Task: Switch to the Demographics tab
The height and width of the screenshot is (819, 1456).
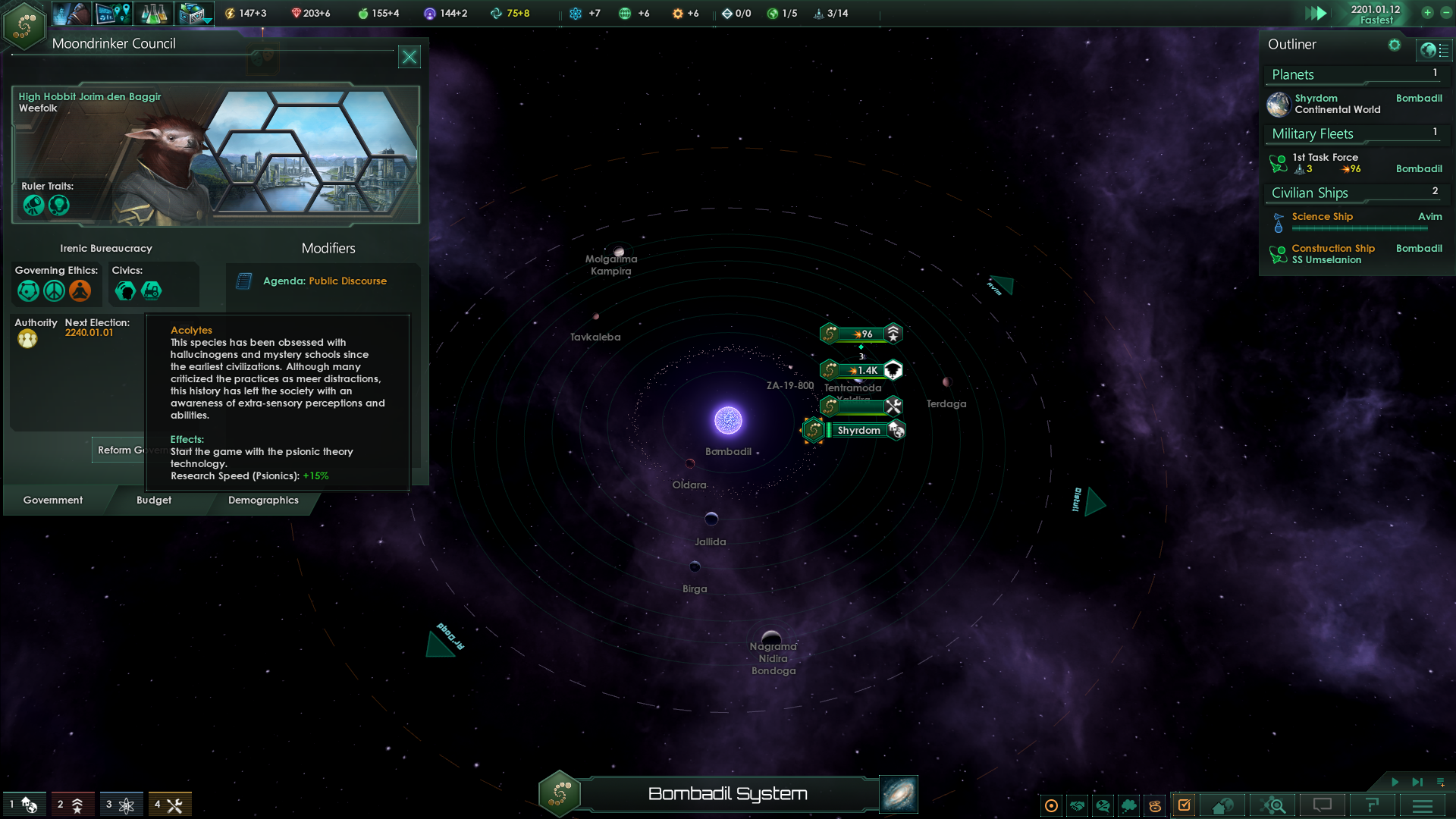Action: click(x=263, y=500)
